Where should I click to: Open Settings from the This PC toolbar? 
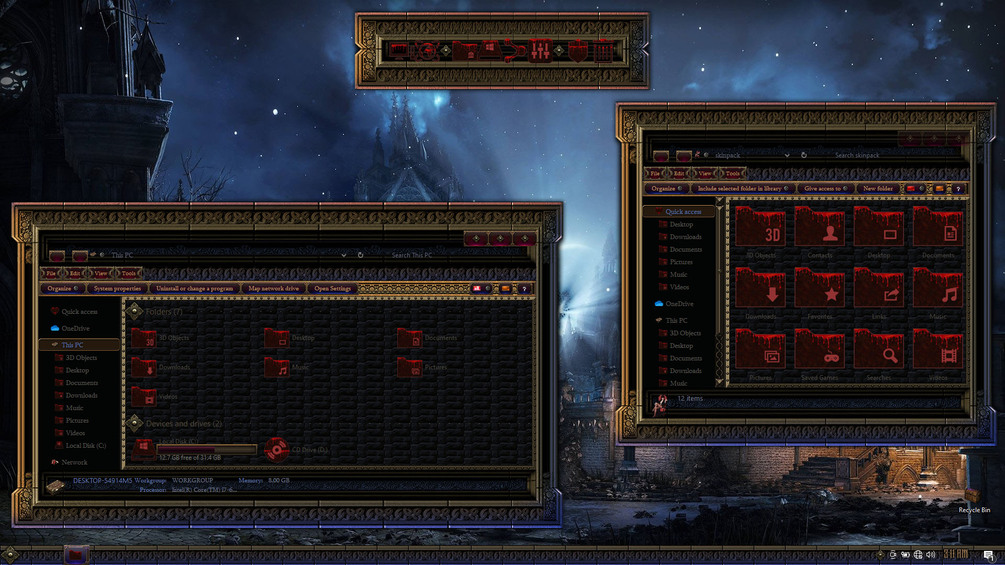(333, 288)
